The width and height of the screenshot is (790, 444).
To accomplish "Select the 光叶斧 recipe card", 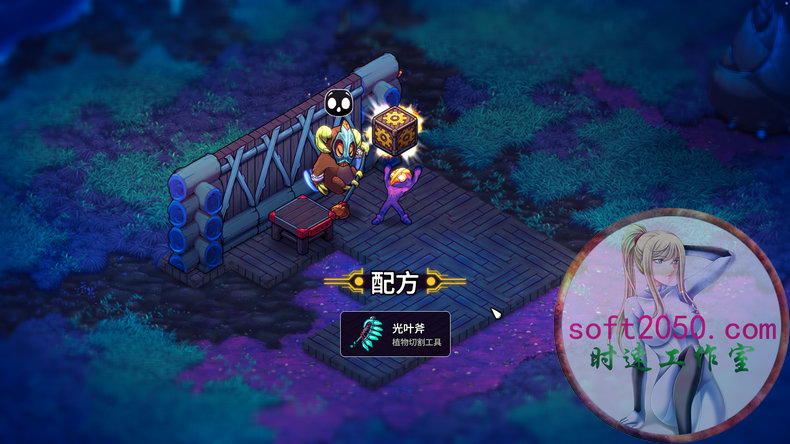I will (395, 334).
